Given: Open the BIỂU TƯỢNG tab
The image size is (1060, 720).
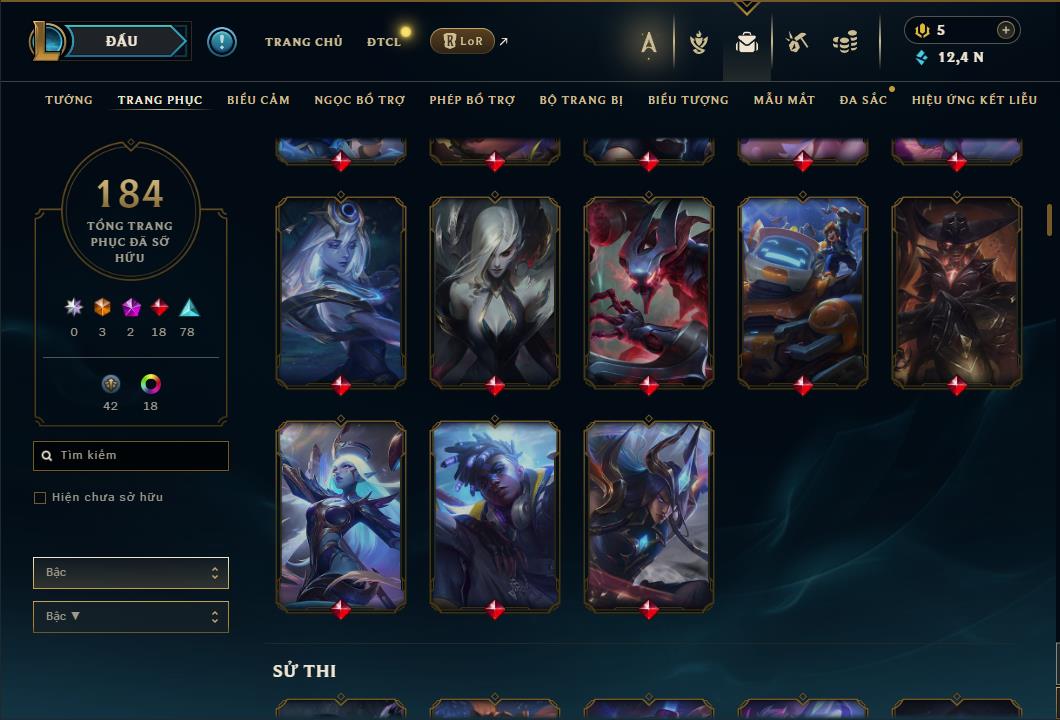Looking at the screenshot, I should coord(688,100).
